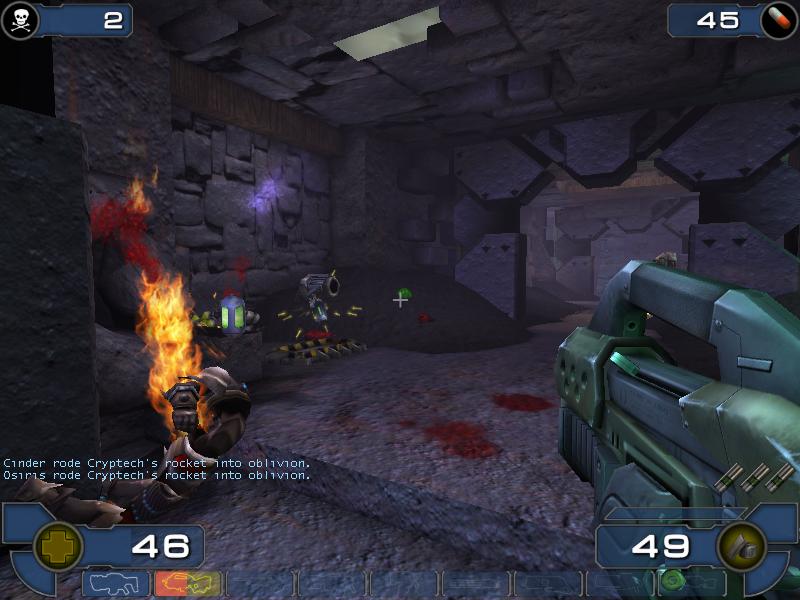Click the skull frag counter icon
Image resolution: width=800 pixels, height=600 pixels.
coord(20,18)
